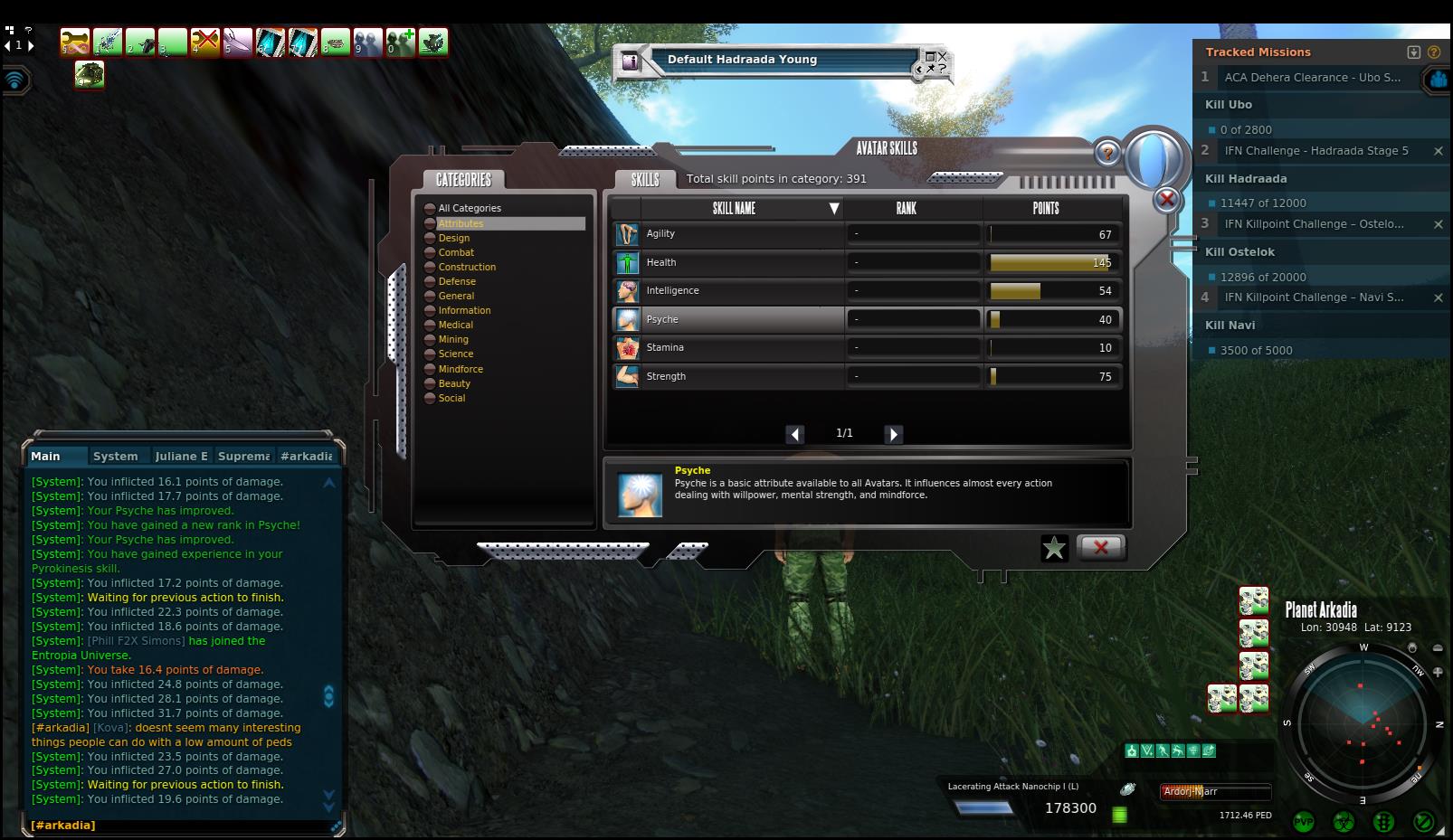Remove the Hadraada Stage 5 tracked mission
The height and width of the screenshot is (840, 1453).
click(x=1438, y=151)
